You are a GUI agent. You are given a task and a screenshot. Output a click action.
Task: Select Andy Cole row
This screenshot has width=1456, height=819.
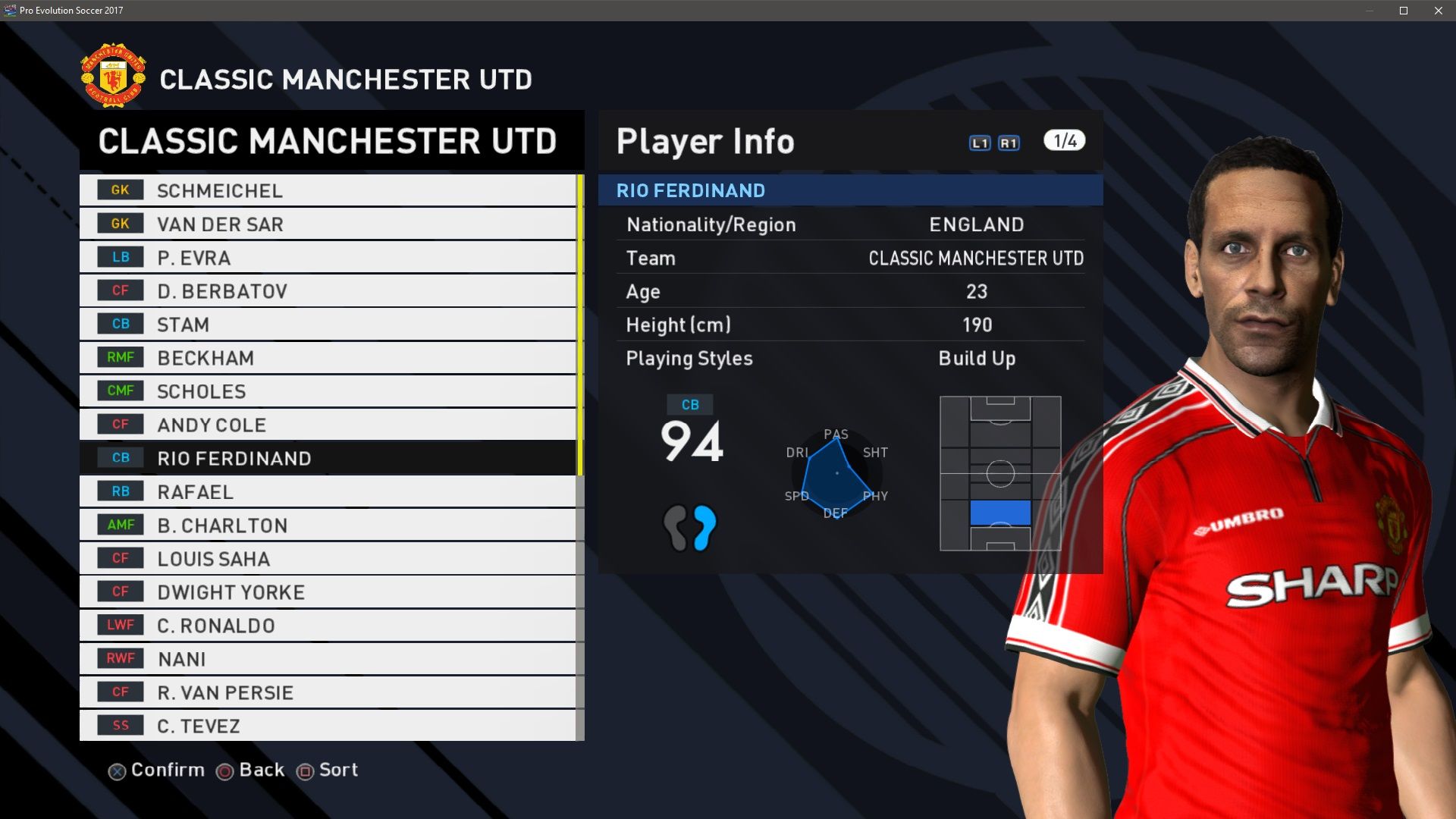click(x=328, y=424)
